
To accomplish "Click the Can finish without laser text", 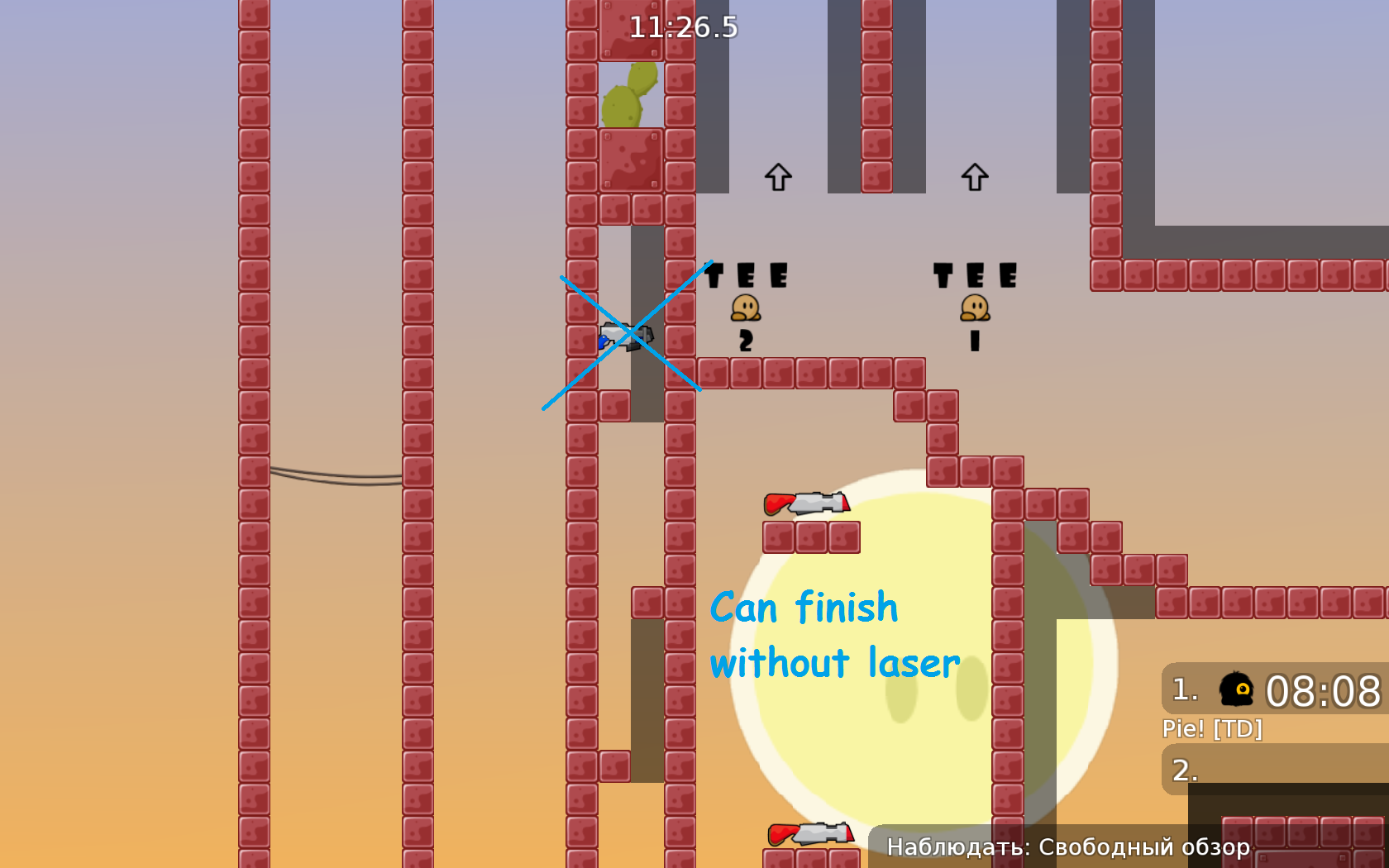I will click(835, 633).
